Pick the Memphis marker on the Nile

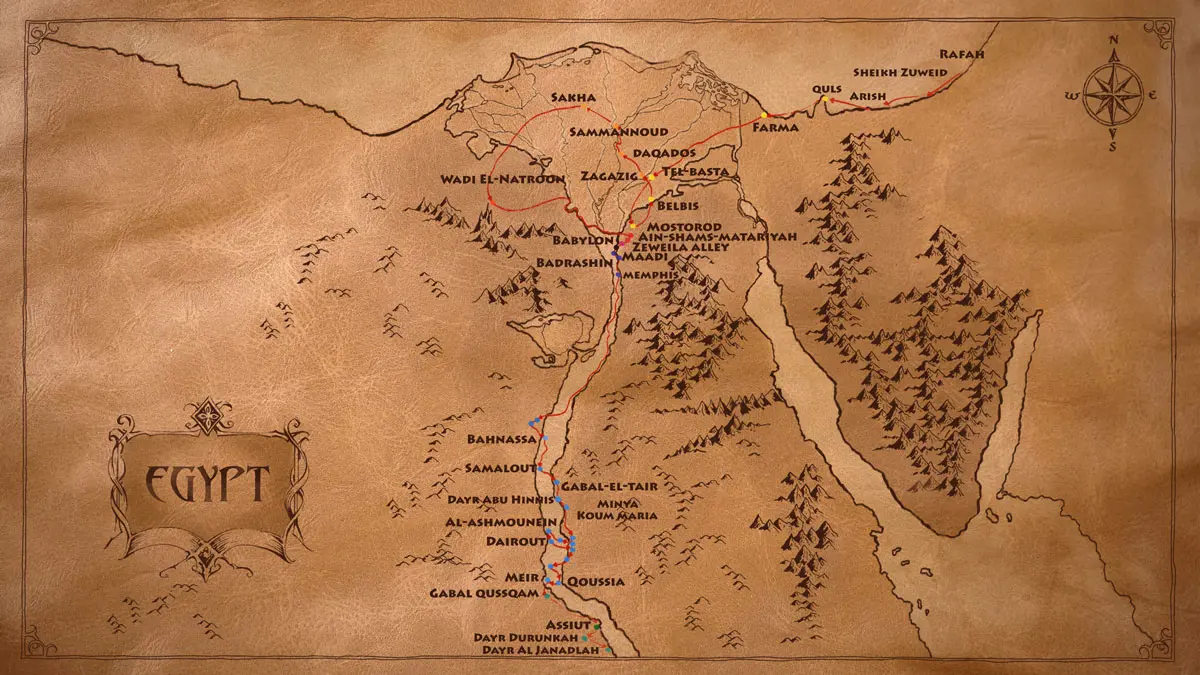(619, 274)
